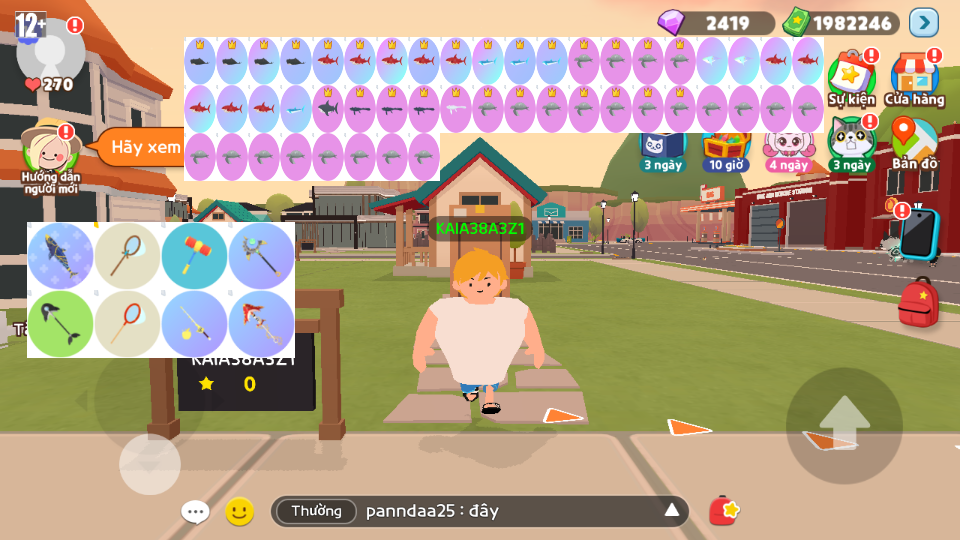Open the Bản đồ map

point(914,142)
